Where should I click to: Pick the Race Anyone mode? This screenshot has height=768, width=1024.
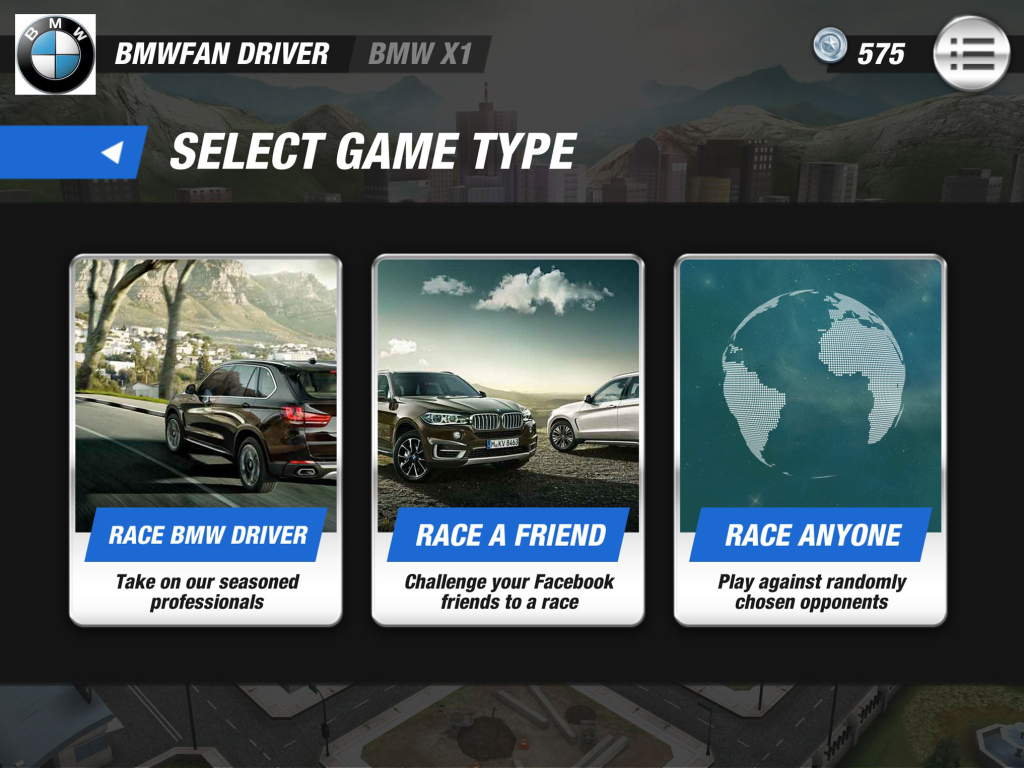(810, 440)
